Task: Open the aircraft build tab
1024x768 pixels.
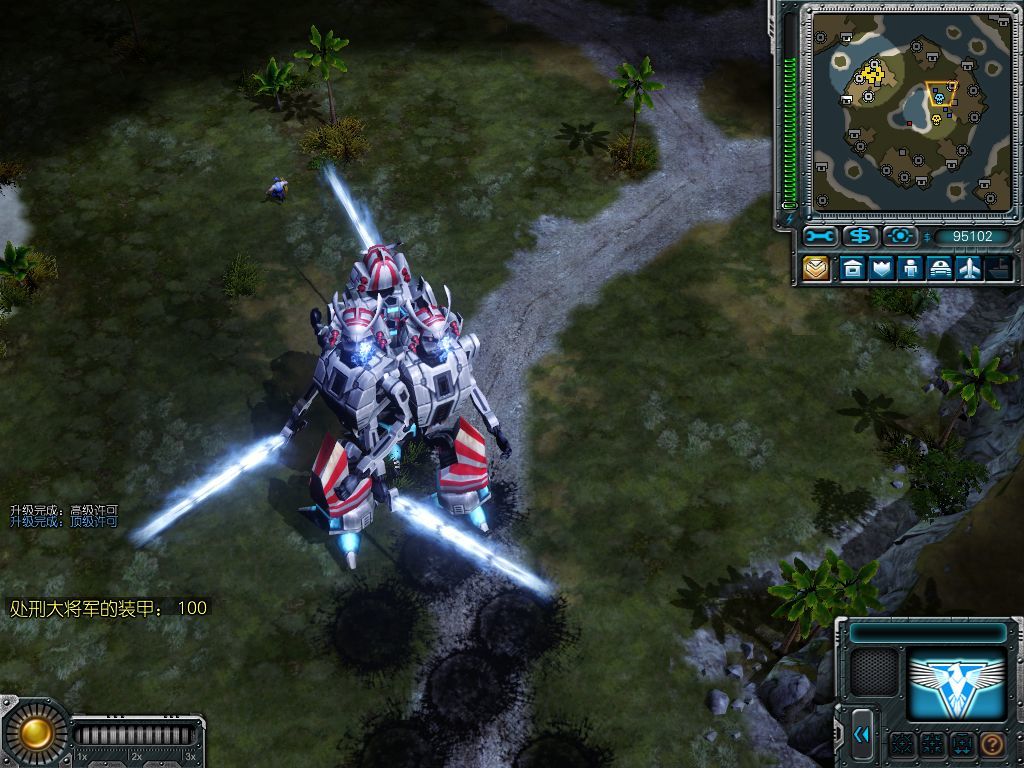Action: pos(969,268)
